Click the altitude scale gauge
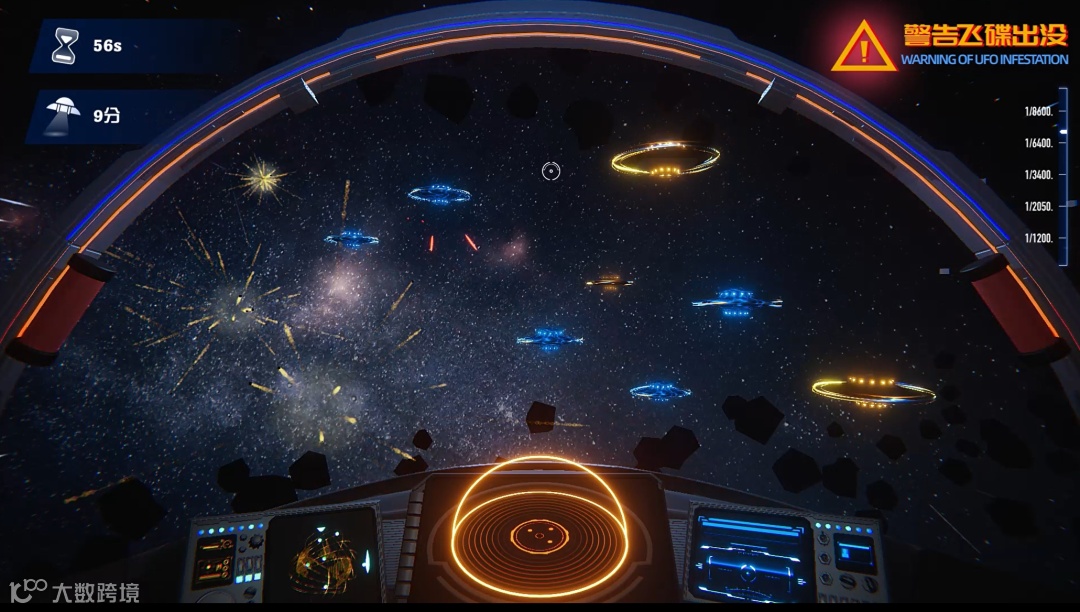The width and height of the screenshot is (1080, 612). (1048, 175)
